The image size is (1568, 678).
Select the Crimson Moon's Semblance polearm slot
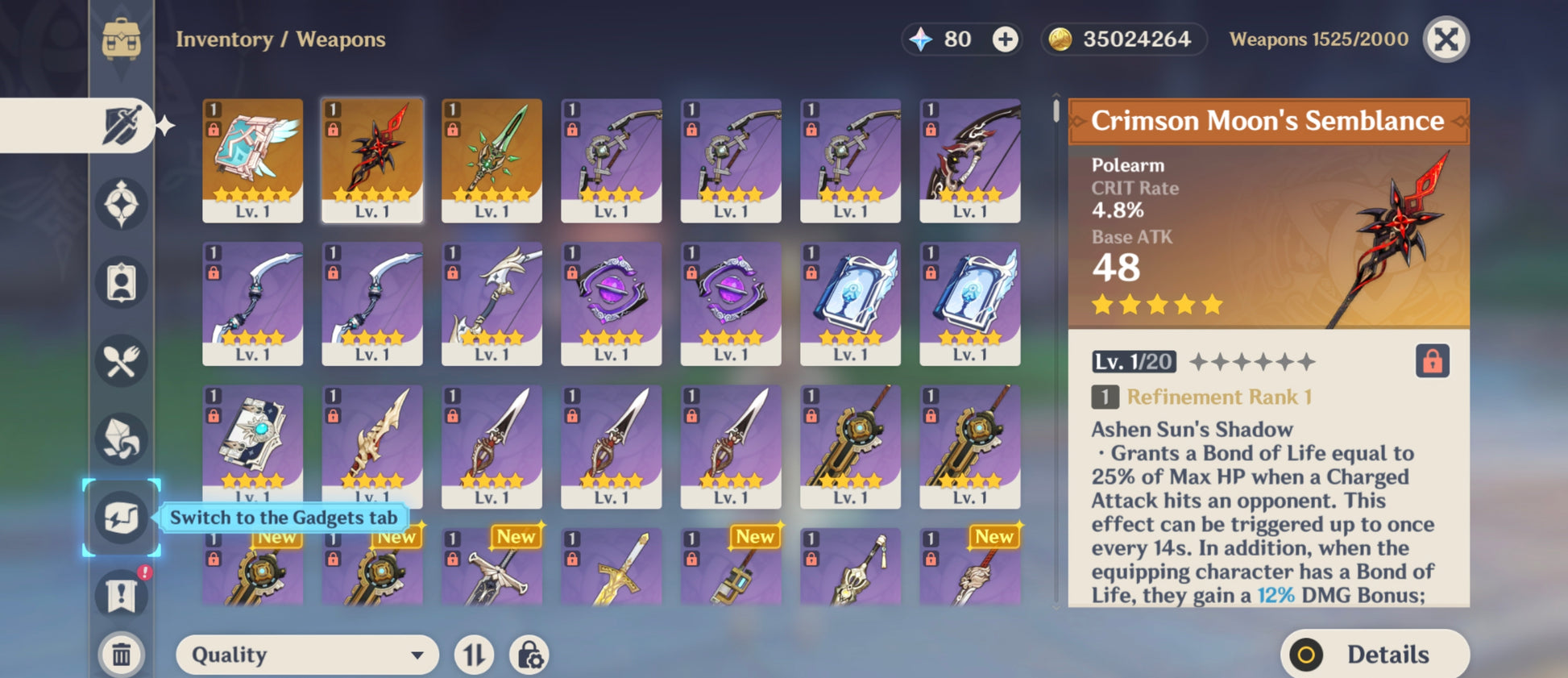372,160
